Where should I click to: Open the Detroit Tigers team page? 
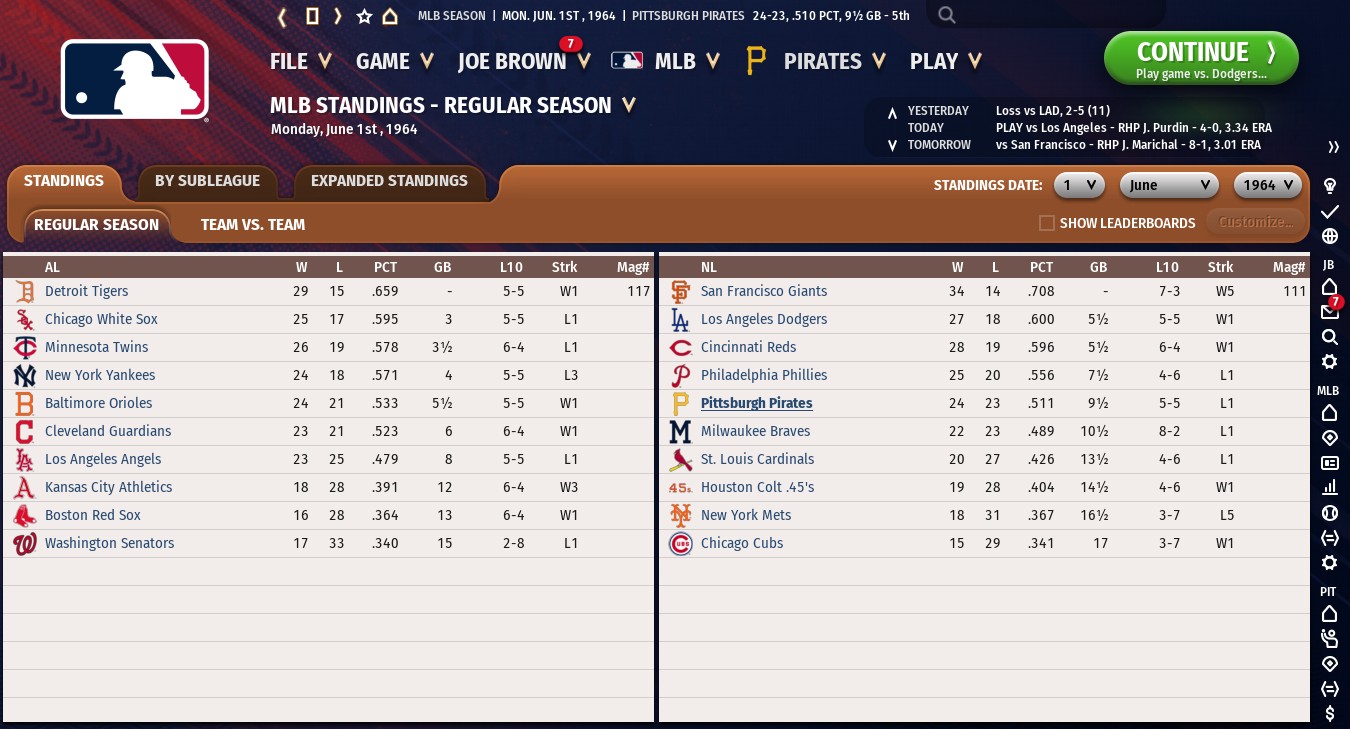tap(86, 291)
